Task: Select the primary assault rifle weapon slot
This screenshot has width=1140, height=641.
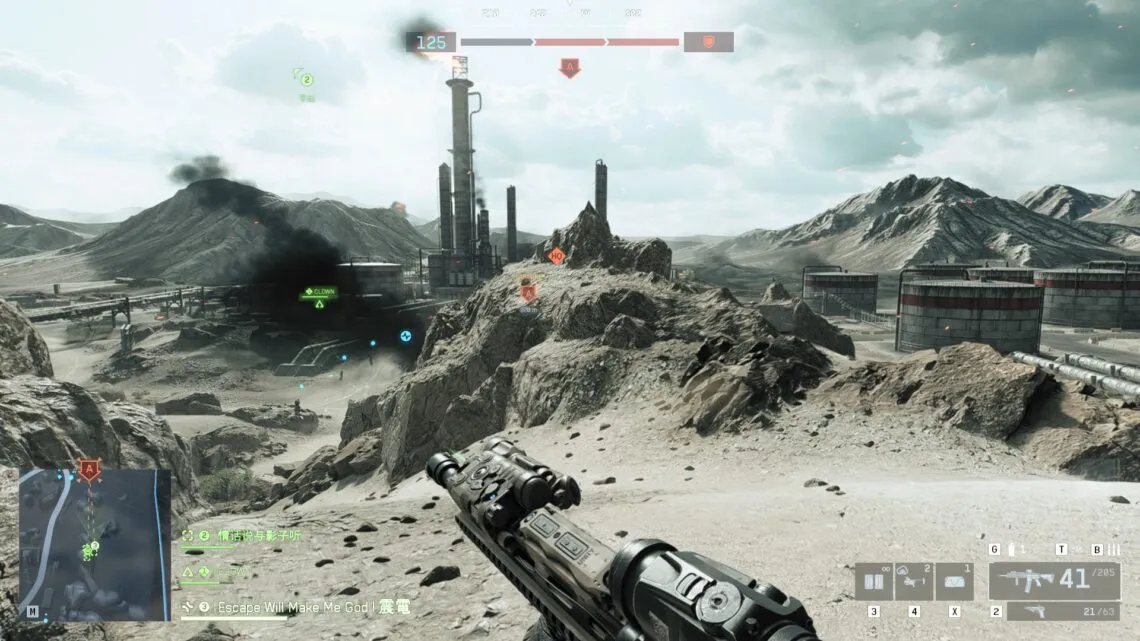Action: pyautogui.click(x=1055, y=580)
